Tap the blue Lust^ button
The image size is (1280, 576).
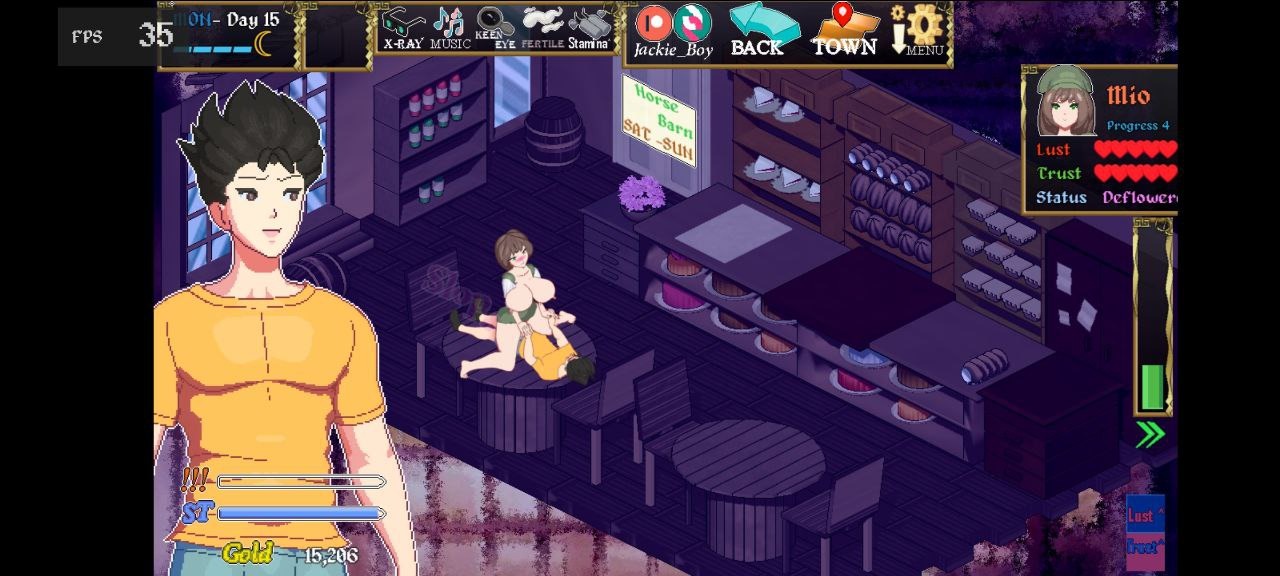coord(1144,514)
